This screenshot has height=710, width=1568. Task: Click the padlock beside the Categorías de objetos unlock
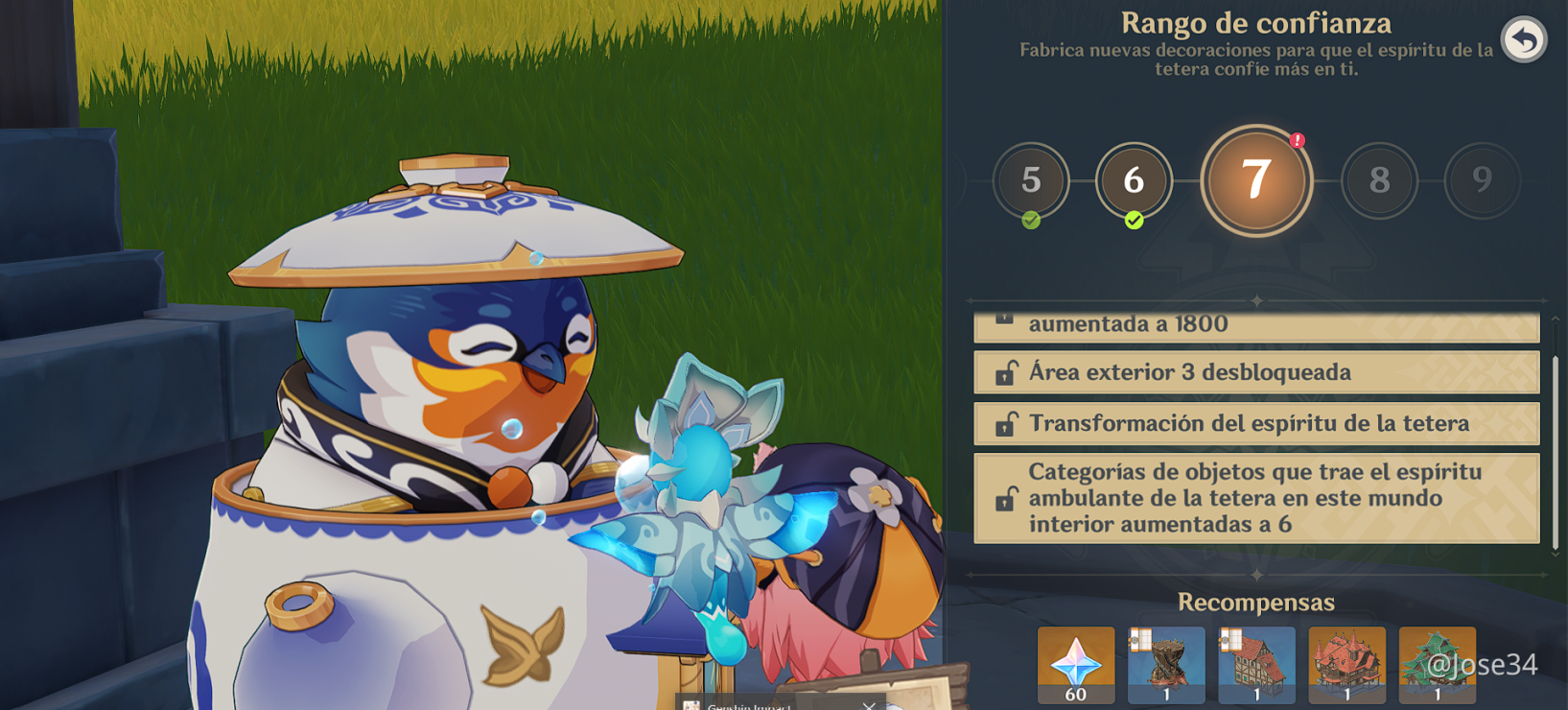click(x=1003, y=498)
